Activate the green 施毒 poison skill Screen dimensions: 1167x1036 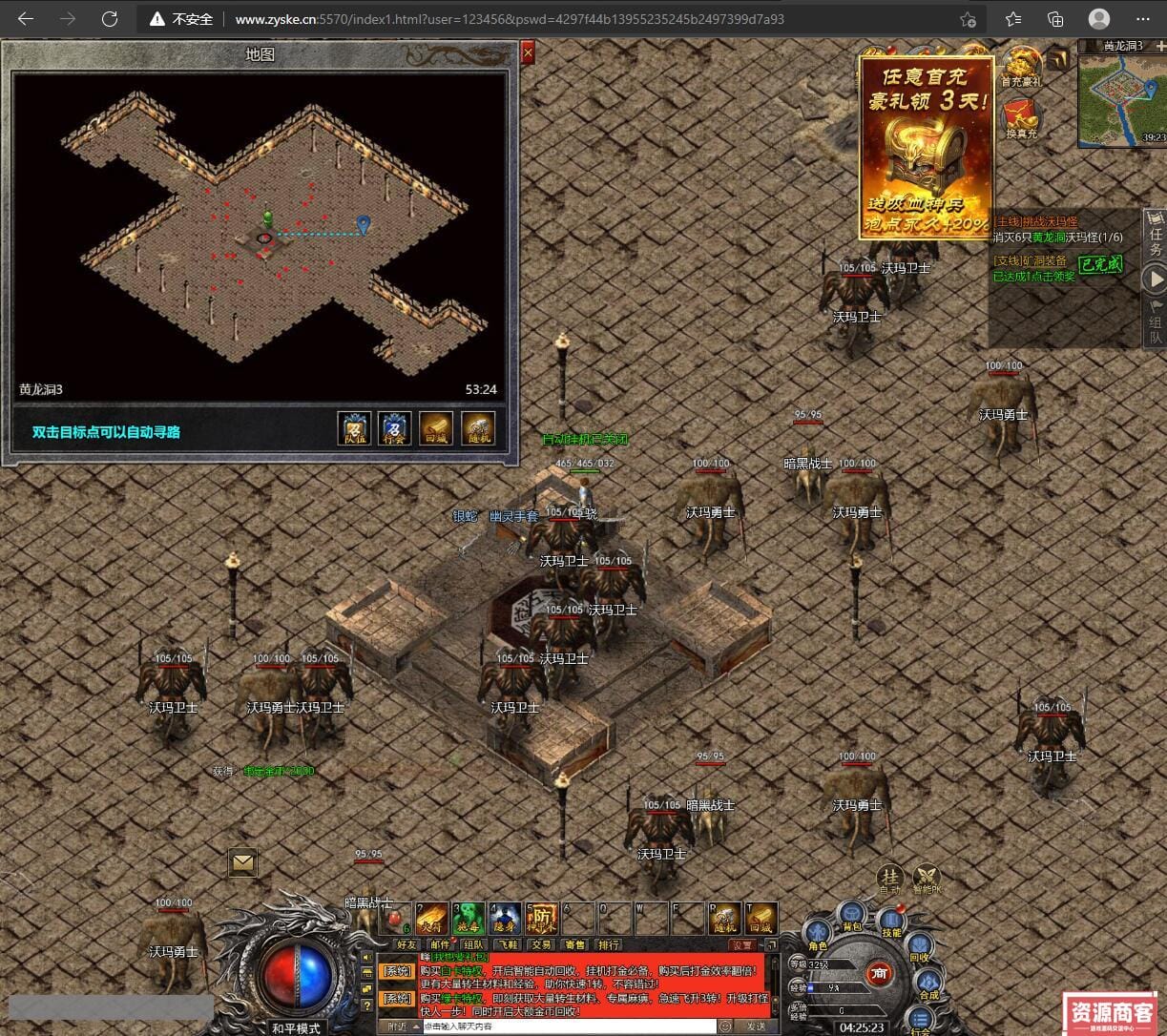[x=469, y=919]
